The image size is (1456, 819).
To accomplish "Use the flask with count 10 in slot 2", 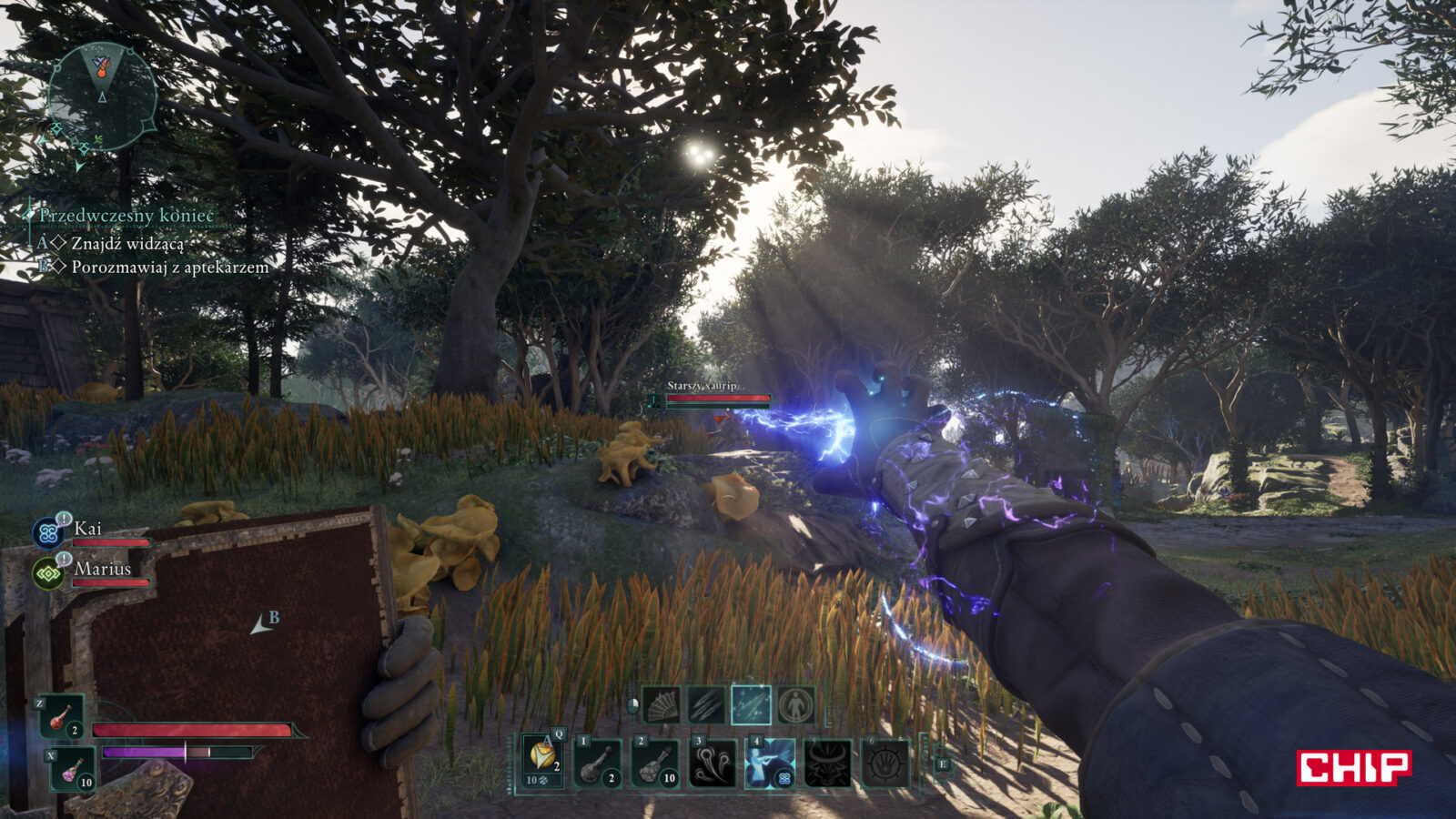I will tap(655, 763).
